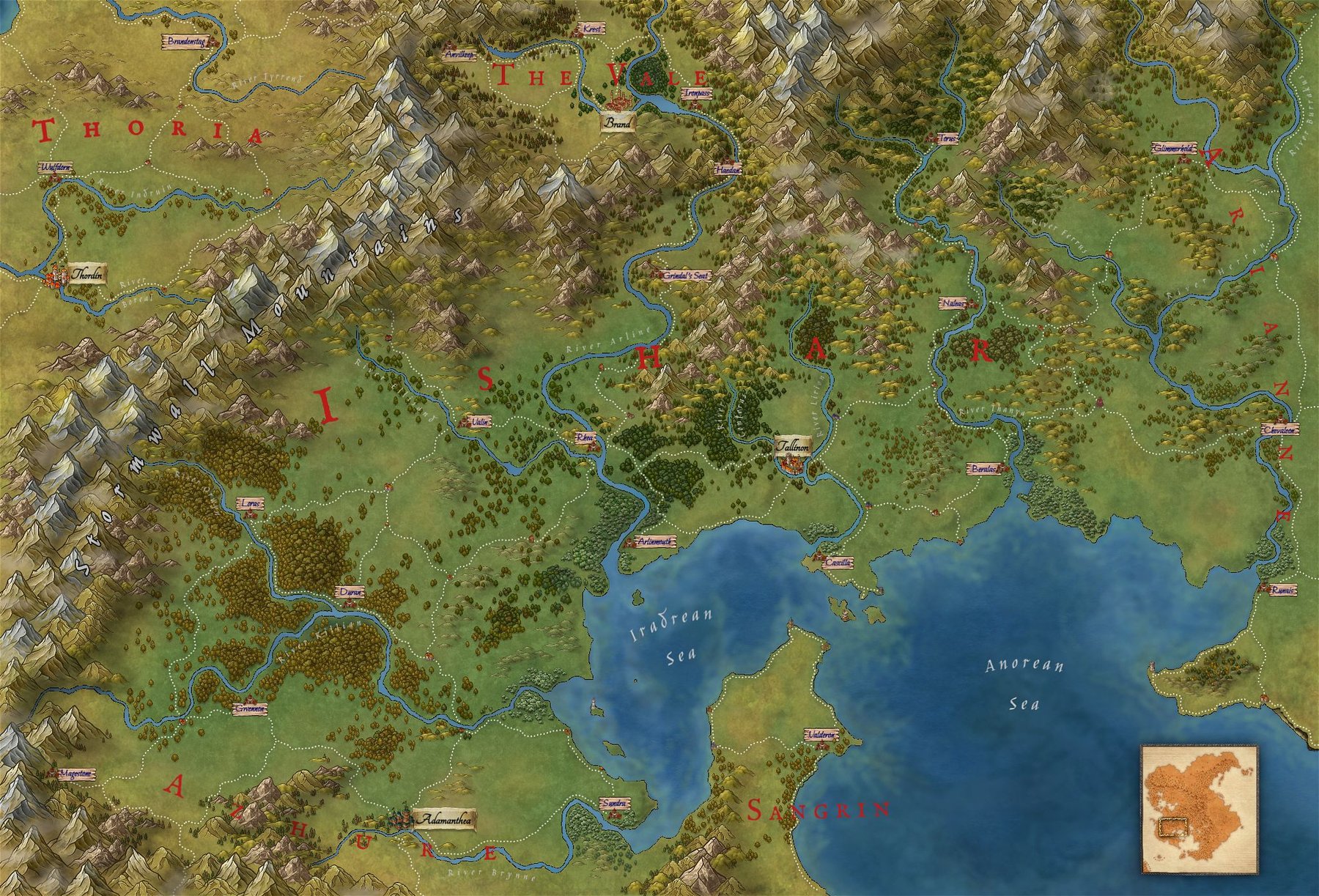This screenshot has height=896, width=1319.
Task: Select the Nalens town label
Action: click(x=954, y=302)
